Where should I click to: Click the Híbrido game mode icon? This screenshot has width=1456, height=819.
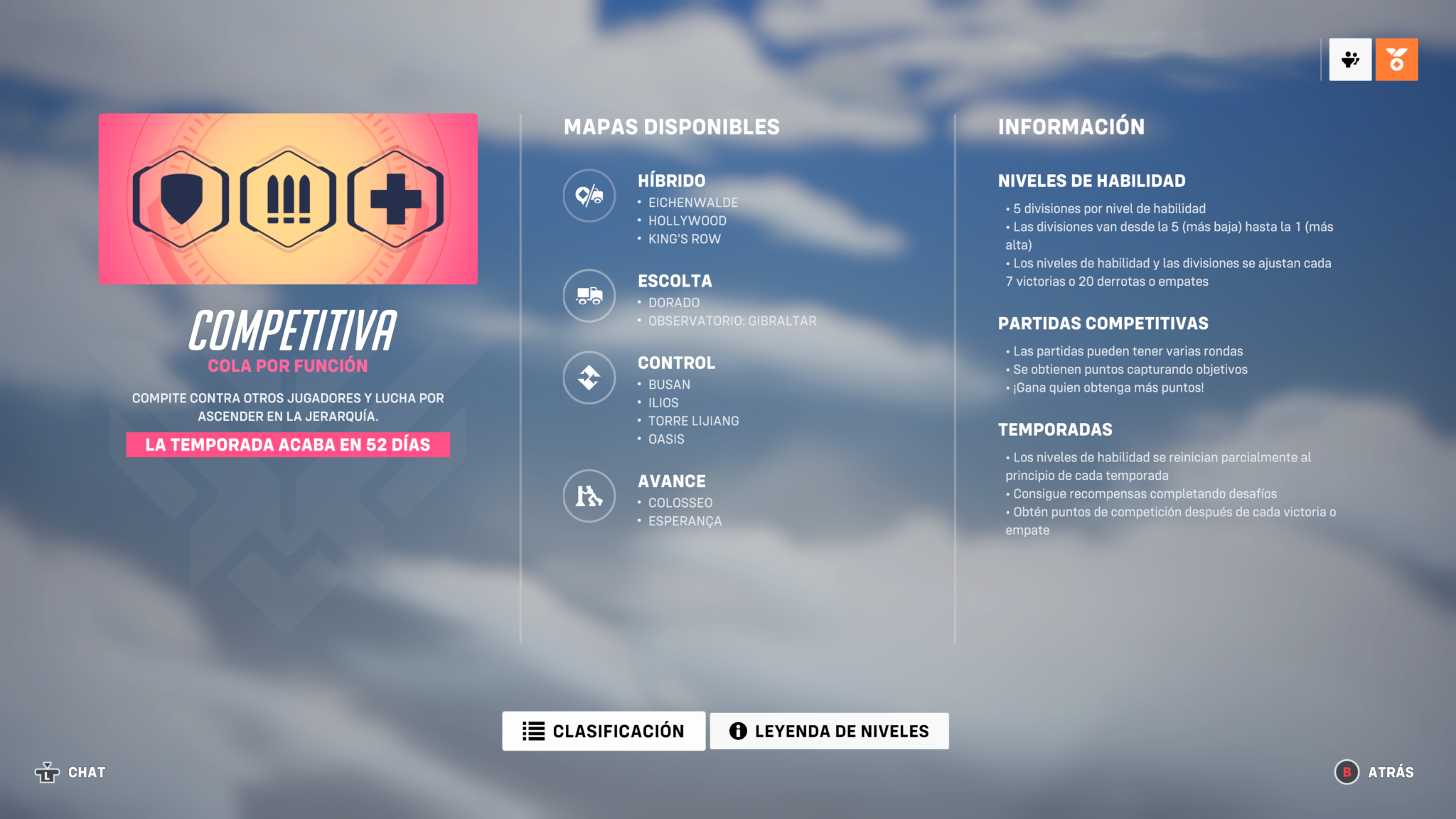[x=589, y=196]
